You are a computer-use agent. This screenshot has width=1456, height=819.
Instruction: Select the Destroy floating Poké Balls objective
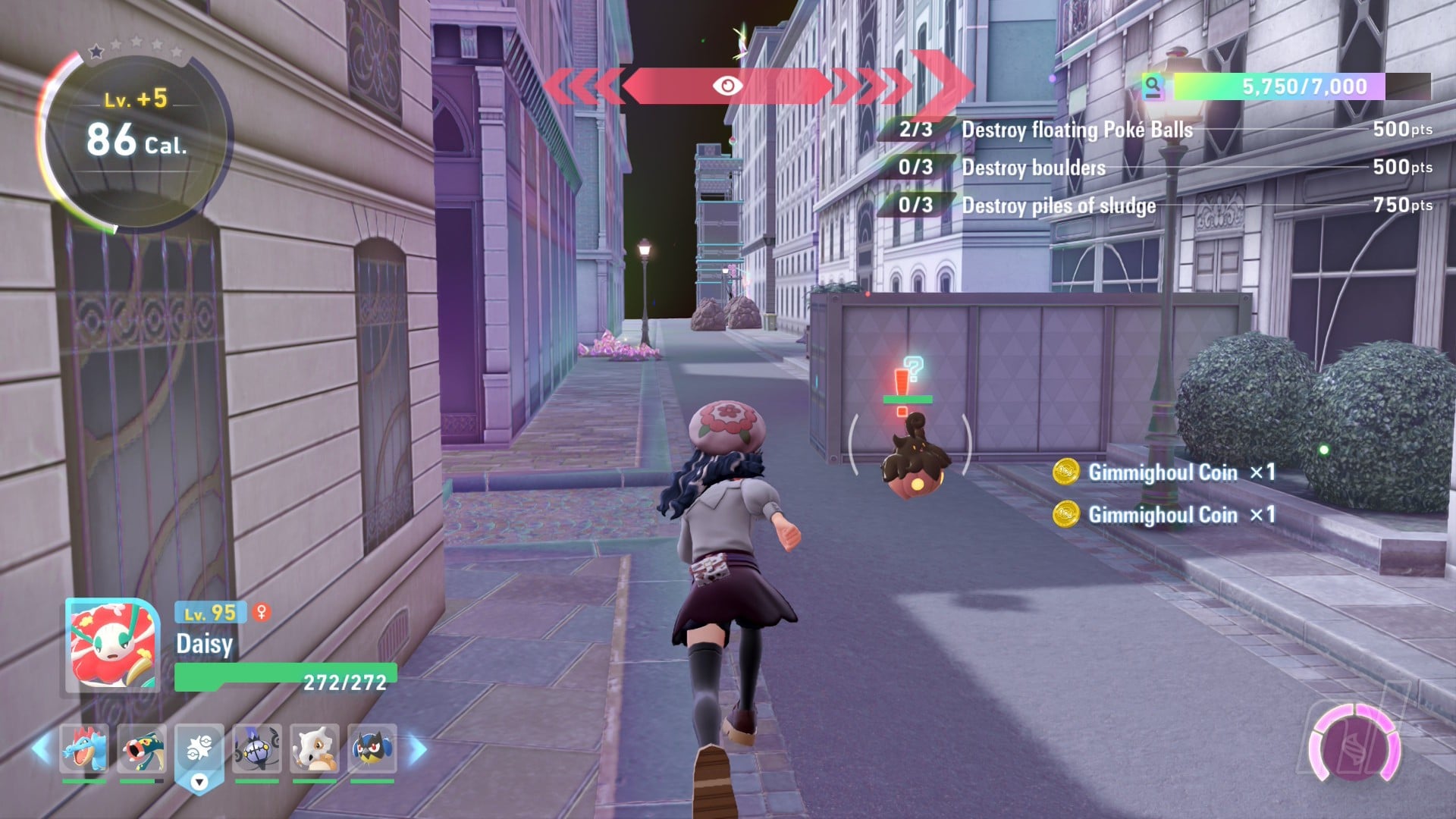click(1077, 130)
